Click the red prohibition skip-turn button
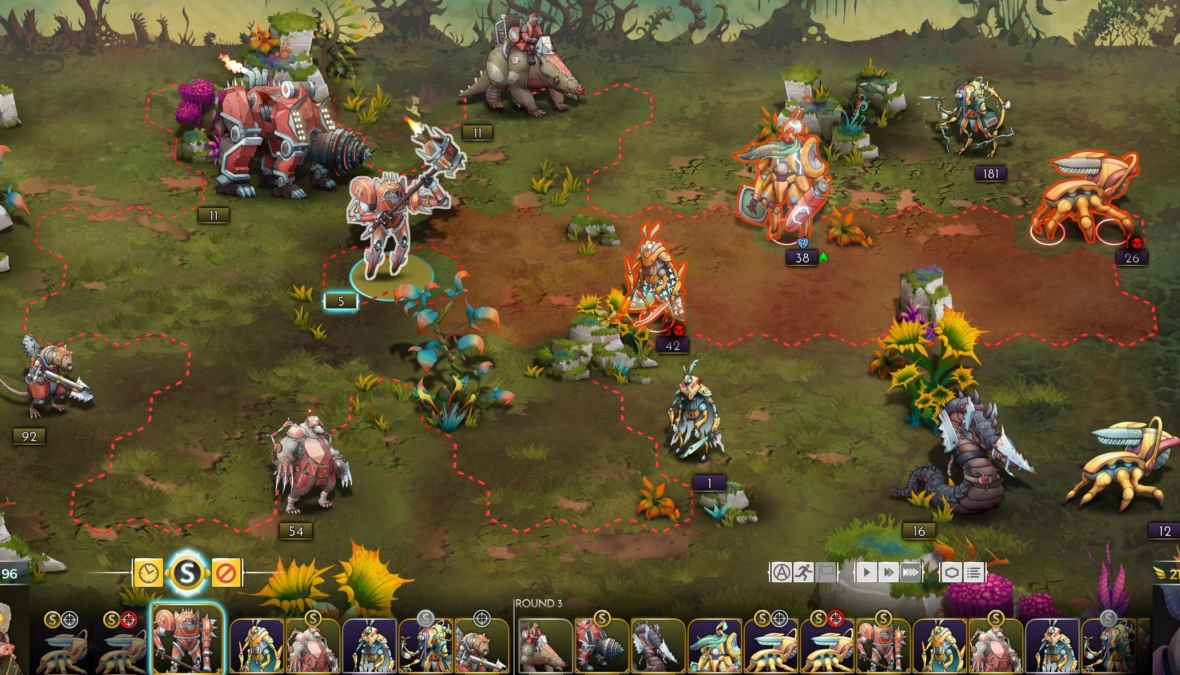1180x675 pixels. (x=226, y=573)
